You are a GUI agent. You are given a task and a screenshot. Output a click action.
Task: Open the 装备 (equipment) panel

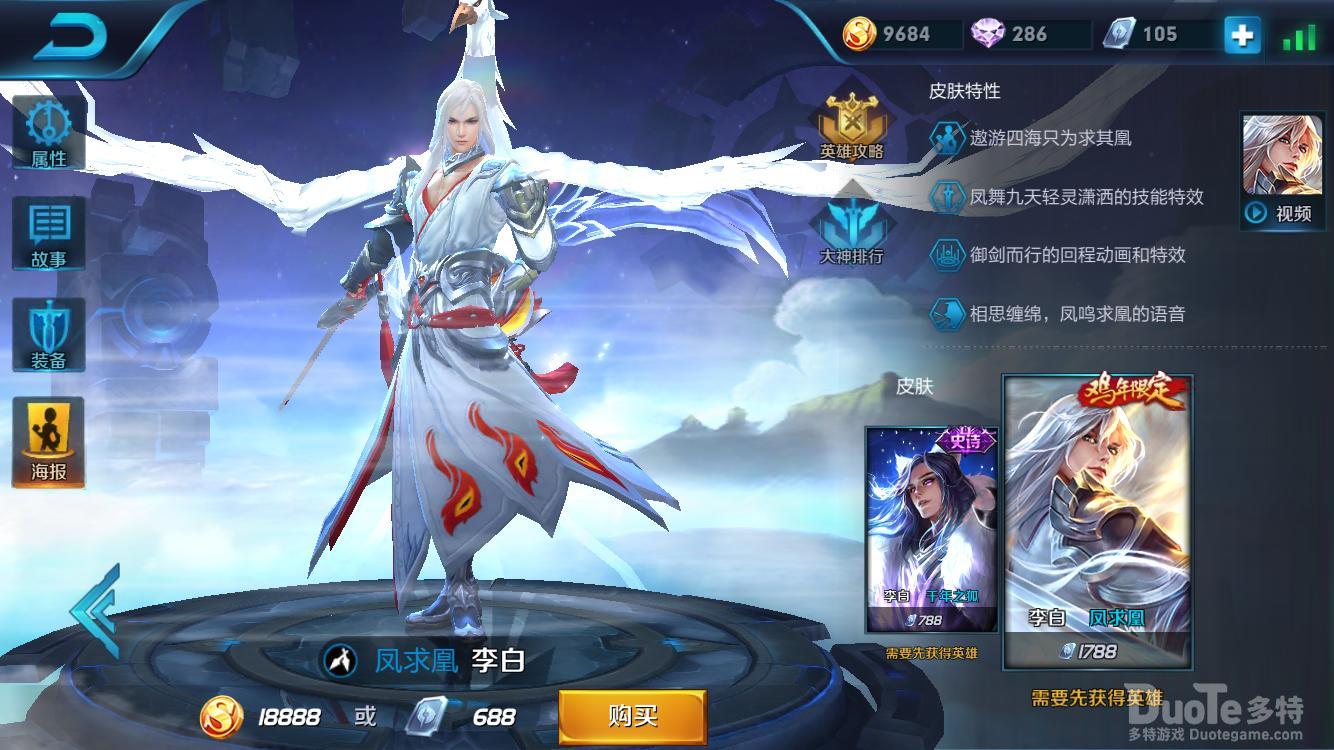click(x=47, y=335)
